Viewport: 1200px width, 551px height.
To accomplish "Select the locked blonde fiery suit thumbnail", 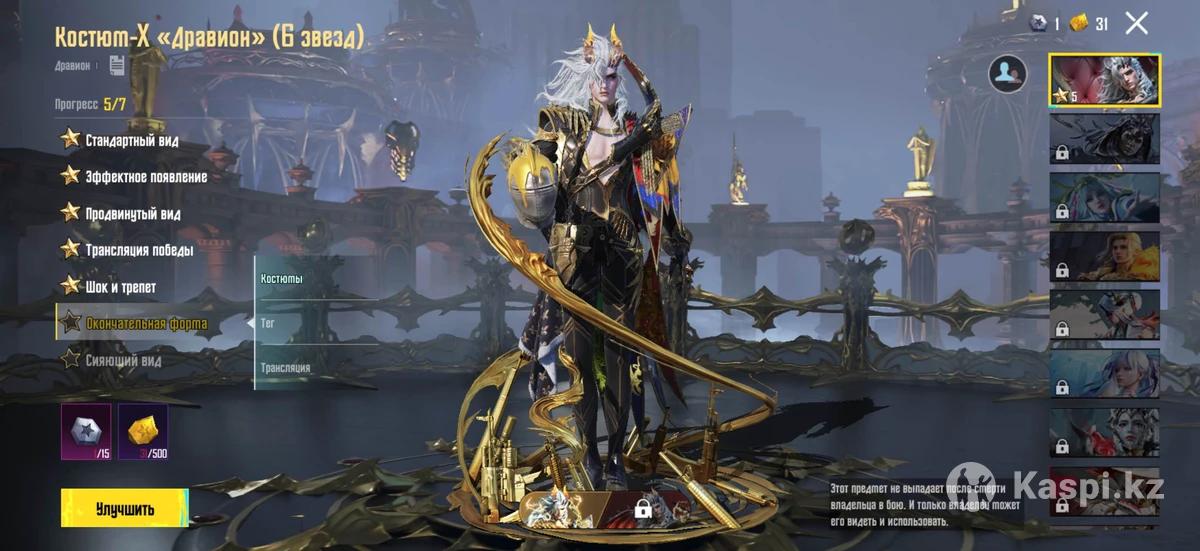I will [x=1104, y=256].
